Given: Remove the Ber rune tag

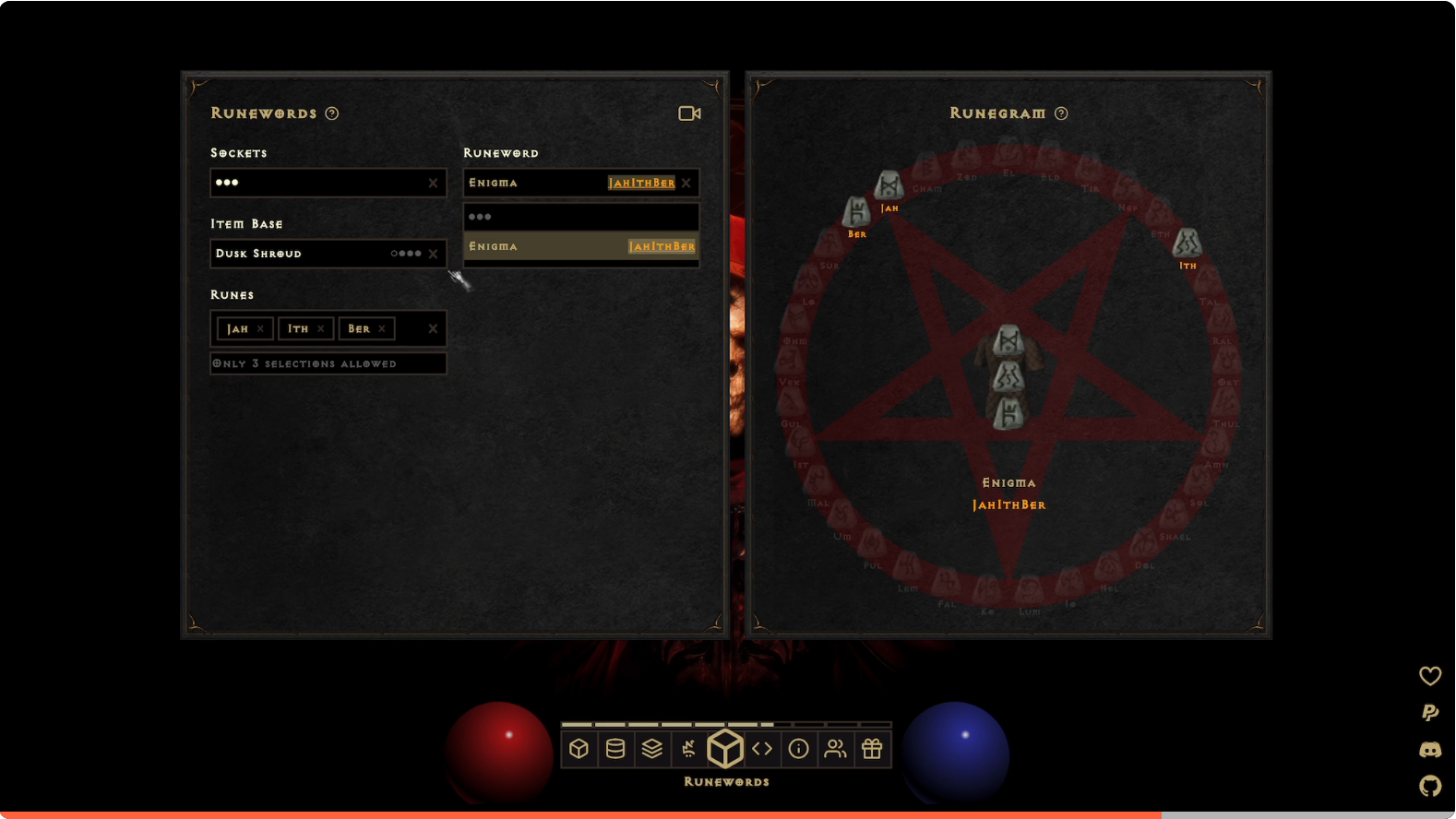Looking at the screenshot, I should (382, 329).
